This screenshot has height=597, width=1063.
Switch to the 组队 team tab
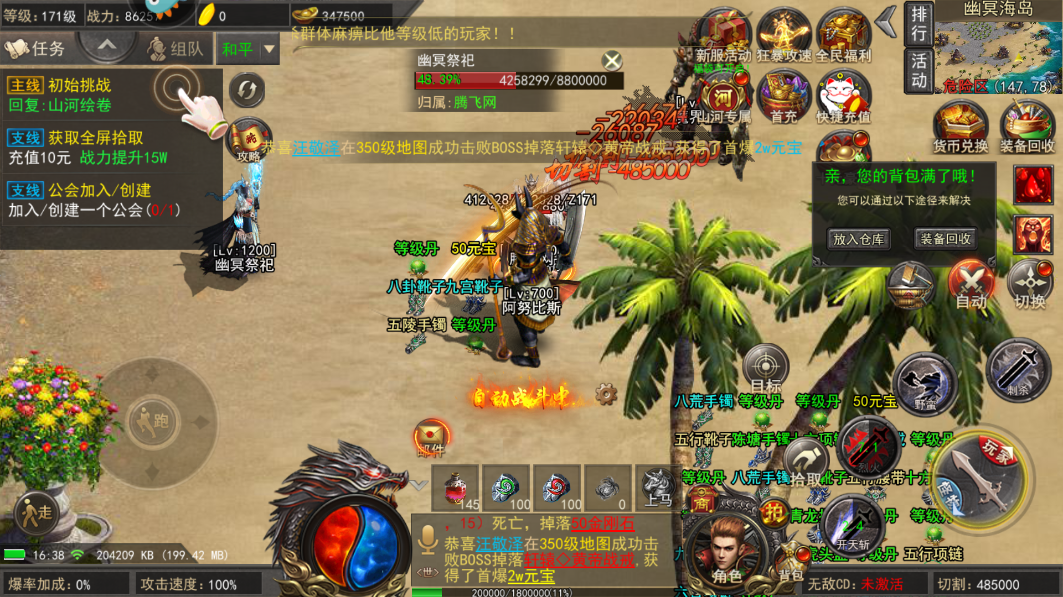click(x=175, y=48)
